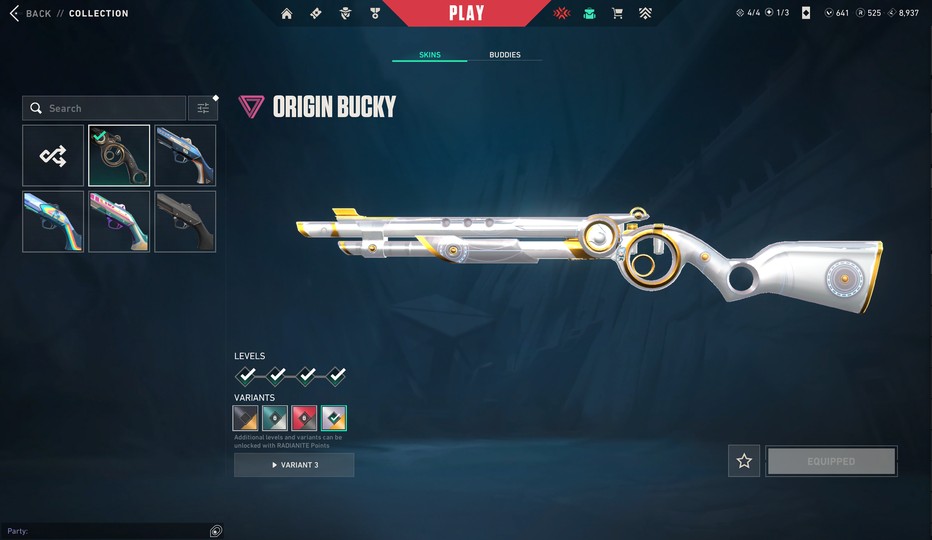This screenshot has height=540, width=932.
Task: Play the Variant 3 preview video
Action: [x=294, y=465]
